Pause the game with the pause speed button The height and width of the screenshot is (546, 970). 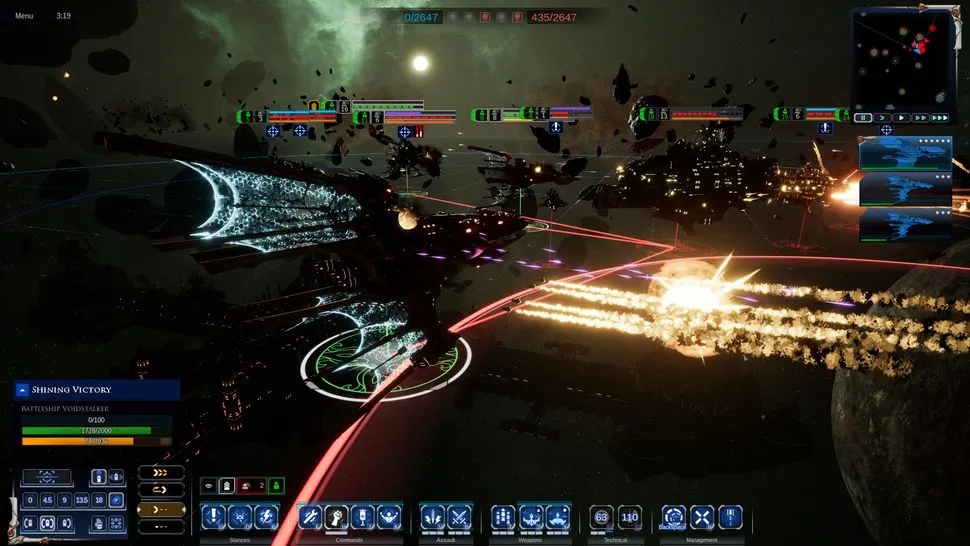863,118
